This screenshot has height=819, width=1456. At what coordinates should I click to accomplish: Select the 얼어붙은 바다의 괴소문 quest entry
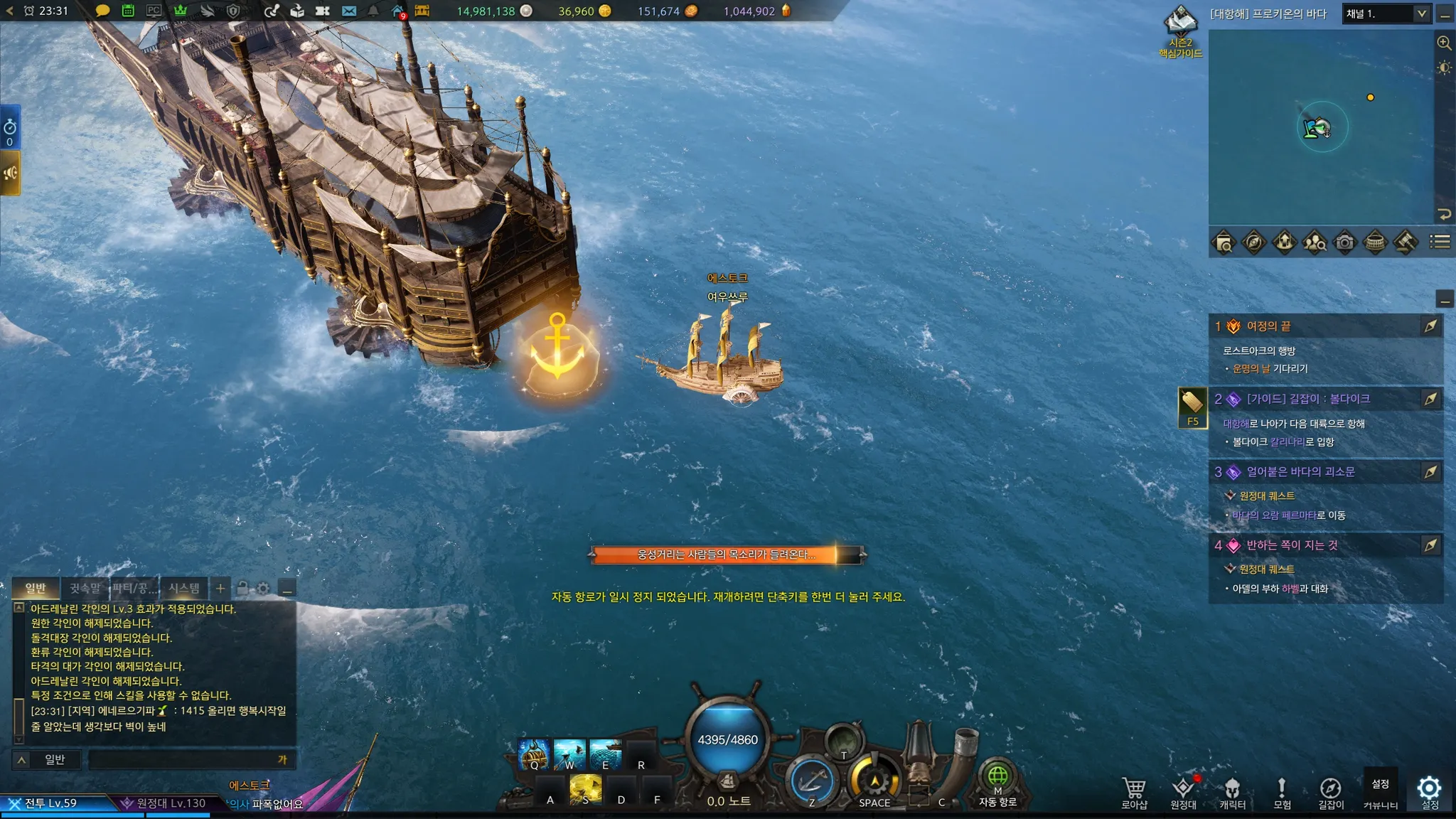[x=1300, y=472]
